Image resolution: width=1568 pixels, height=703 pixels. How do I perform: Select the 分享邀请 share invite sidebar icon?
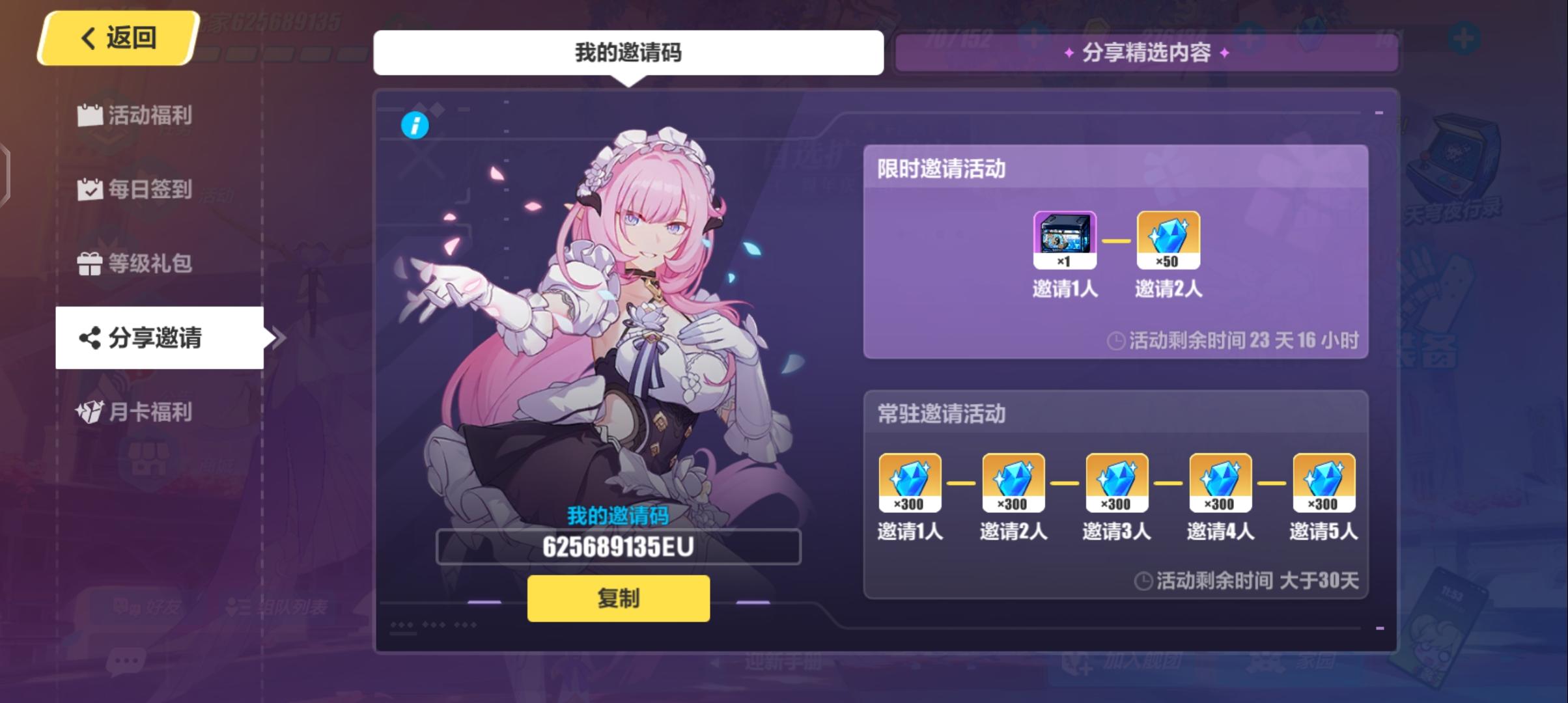tap(145, 337)
